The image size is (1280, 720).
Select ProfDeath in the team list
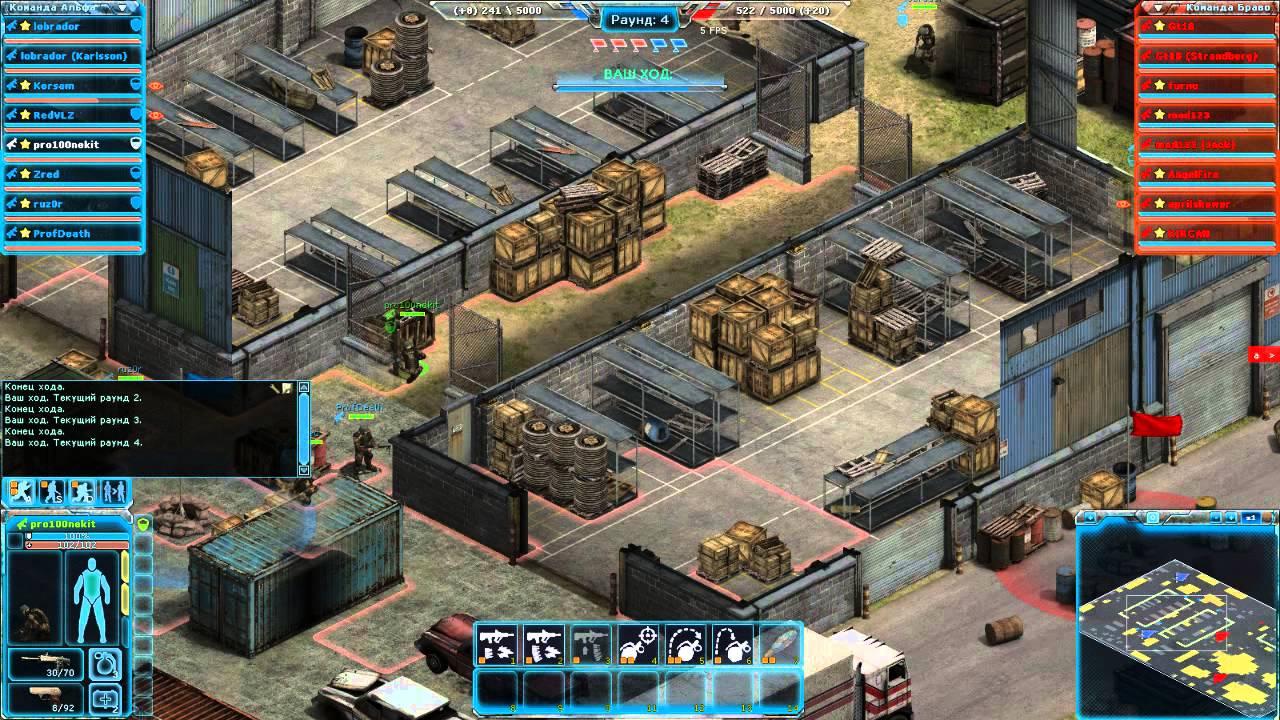(x=68, y=234)
